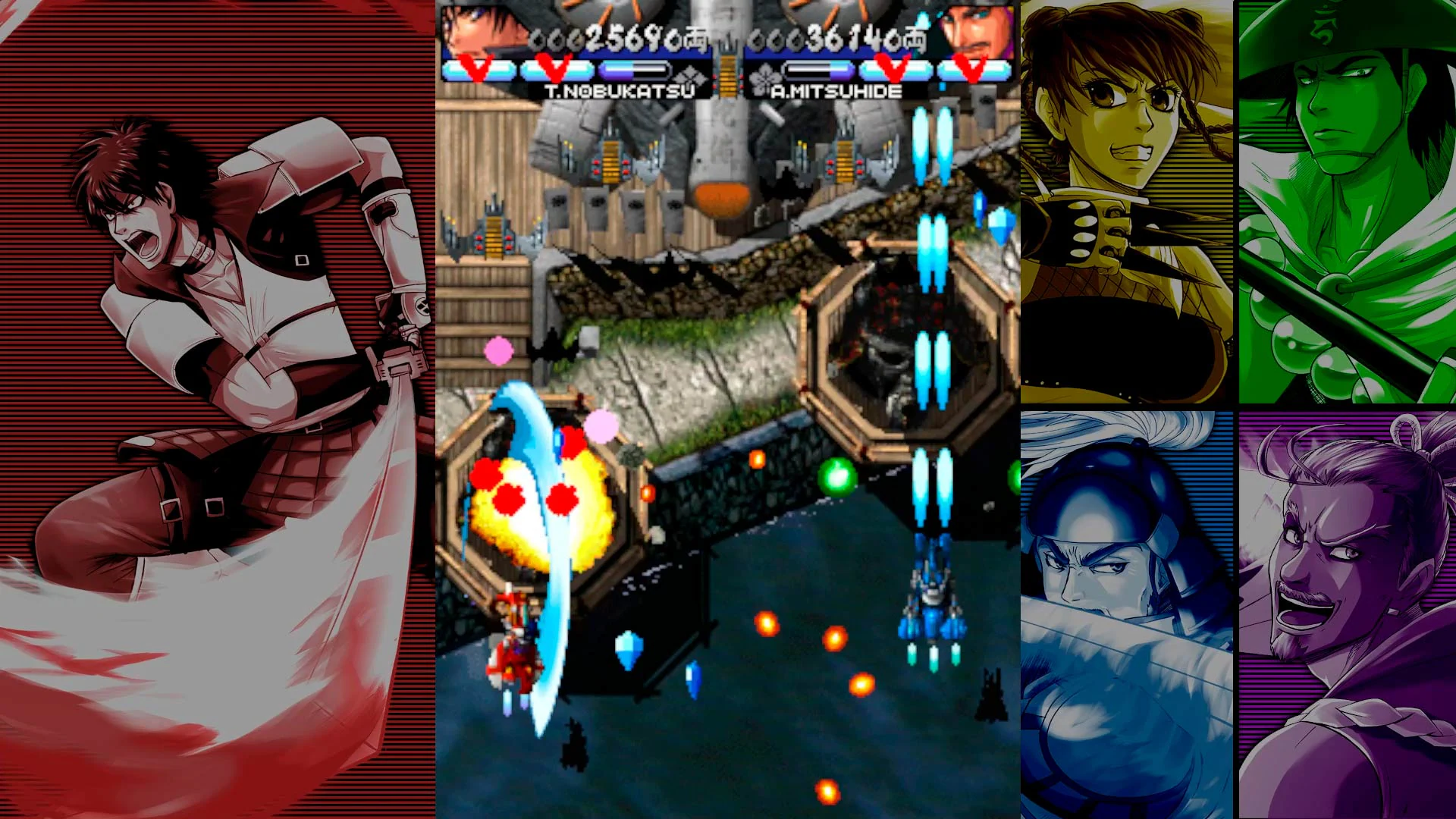1456x819 pixels.
Task: Click the blue samurai portrait thumbnail
Action: tap(1130, 614)
